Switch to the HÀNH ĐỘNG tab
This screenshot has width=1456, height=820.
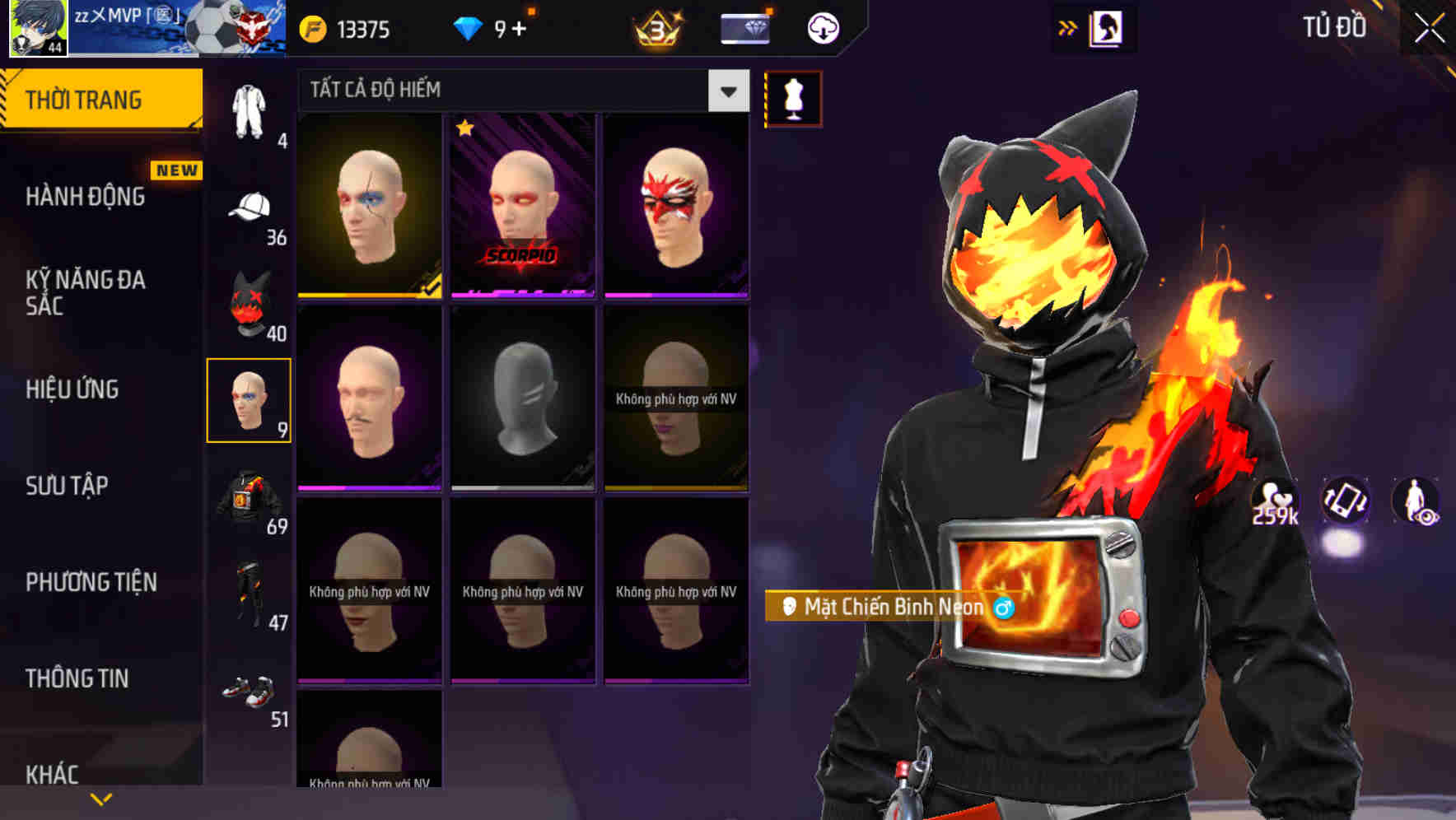point(86,196)
